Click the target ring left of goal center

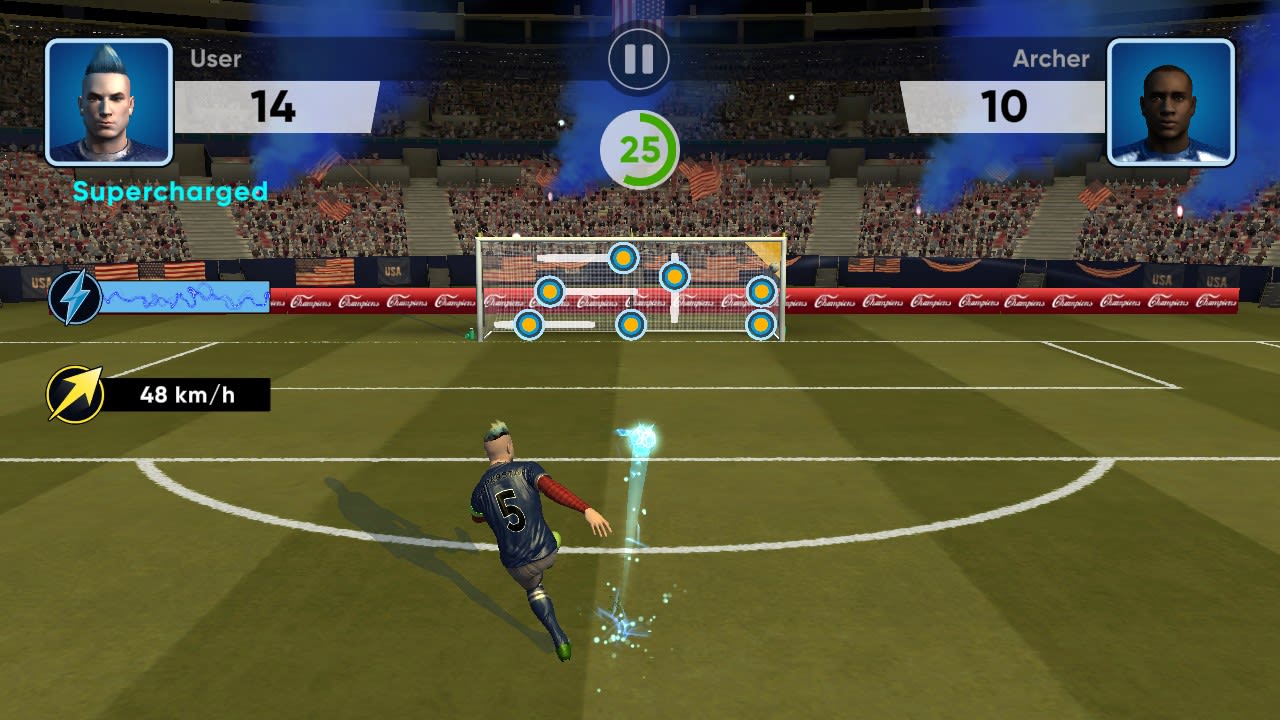pos(550,291)
